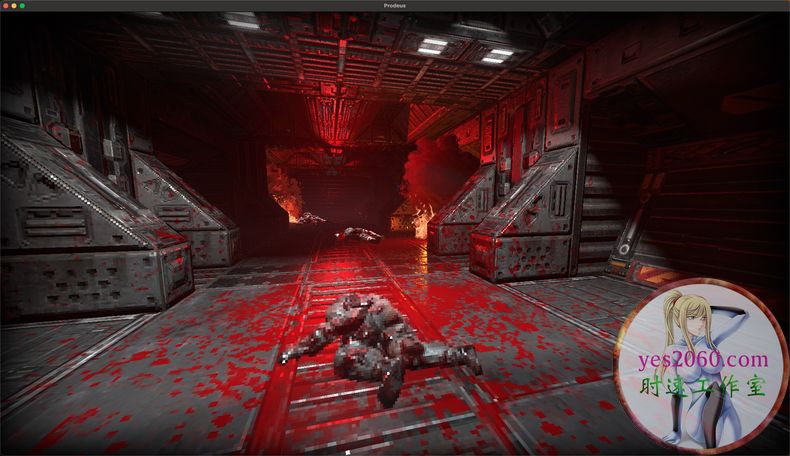Close the Prodeus window

pos(6,6)
